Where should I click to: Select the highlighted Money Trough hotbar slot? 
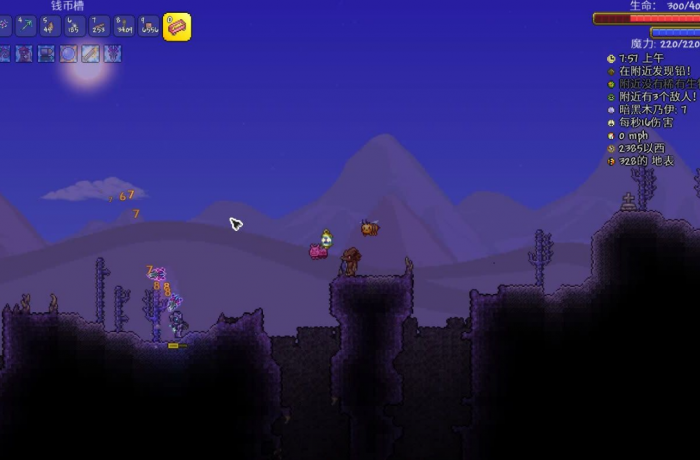(x=177, y=27)
